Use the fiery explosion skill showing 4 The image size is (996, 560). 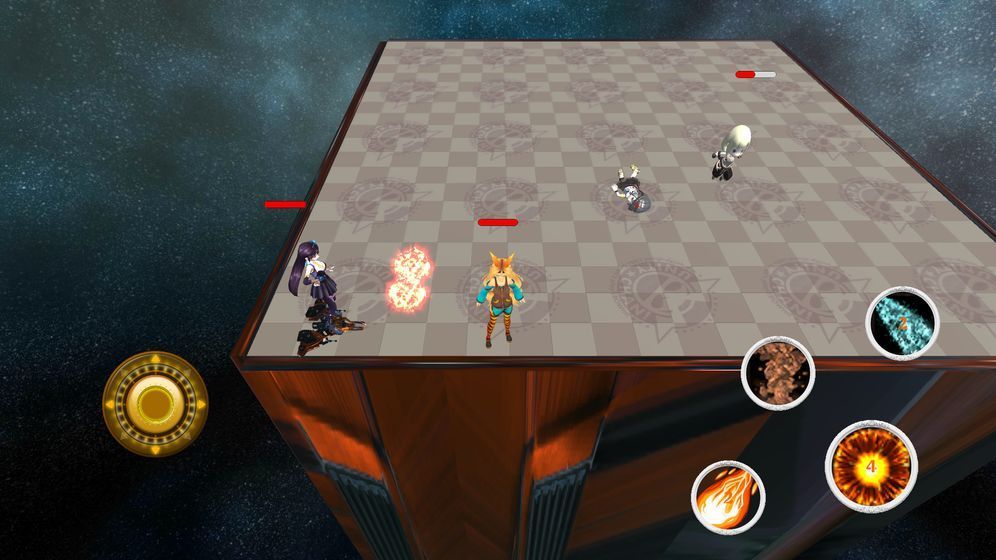(x=871, y=467)
